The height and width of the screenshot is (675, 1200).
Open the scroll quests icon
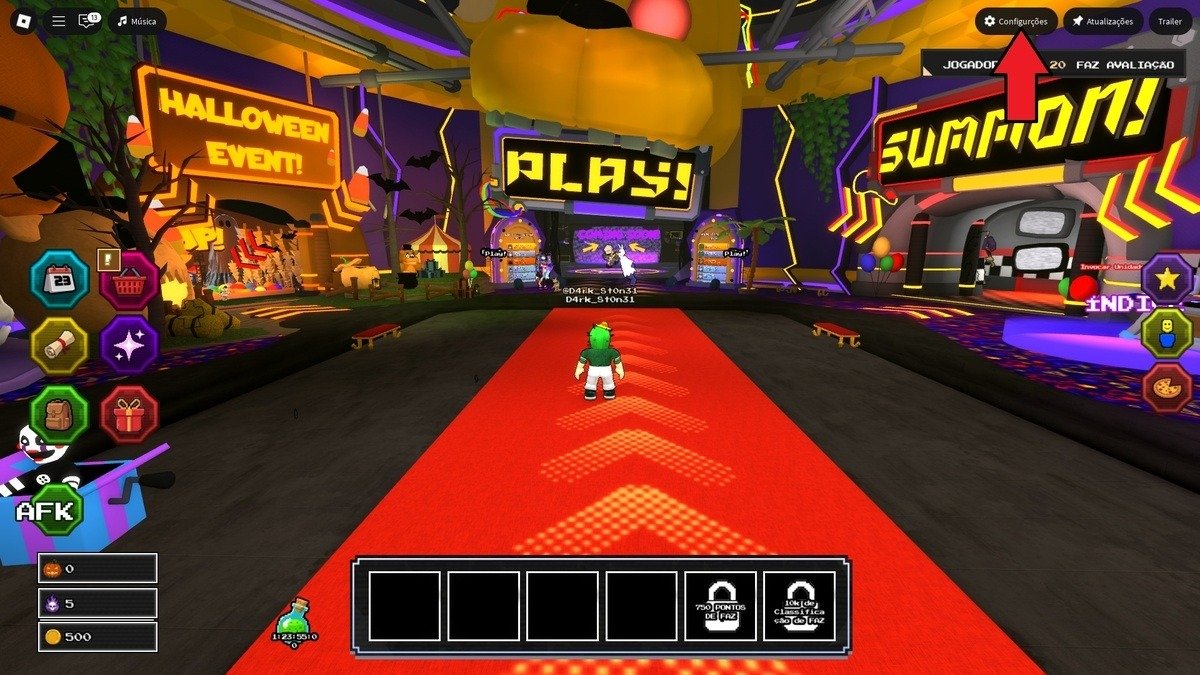(x=60, y=346)
